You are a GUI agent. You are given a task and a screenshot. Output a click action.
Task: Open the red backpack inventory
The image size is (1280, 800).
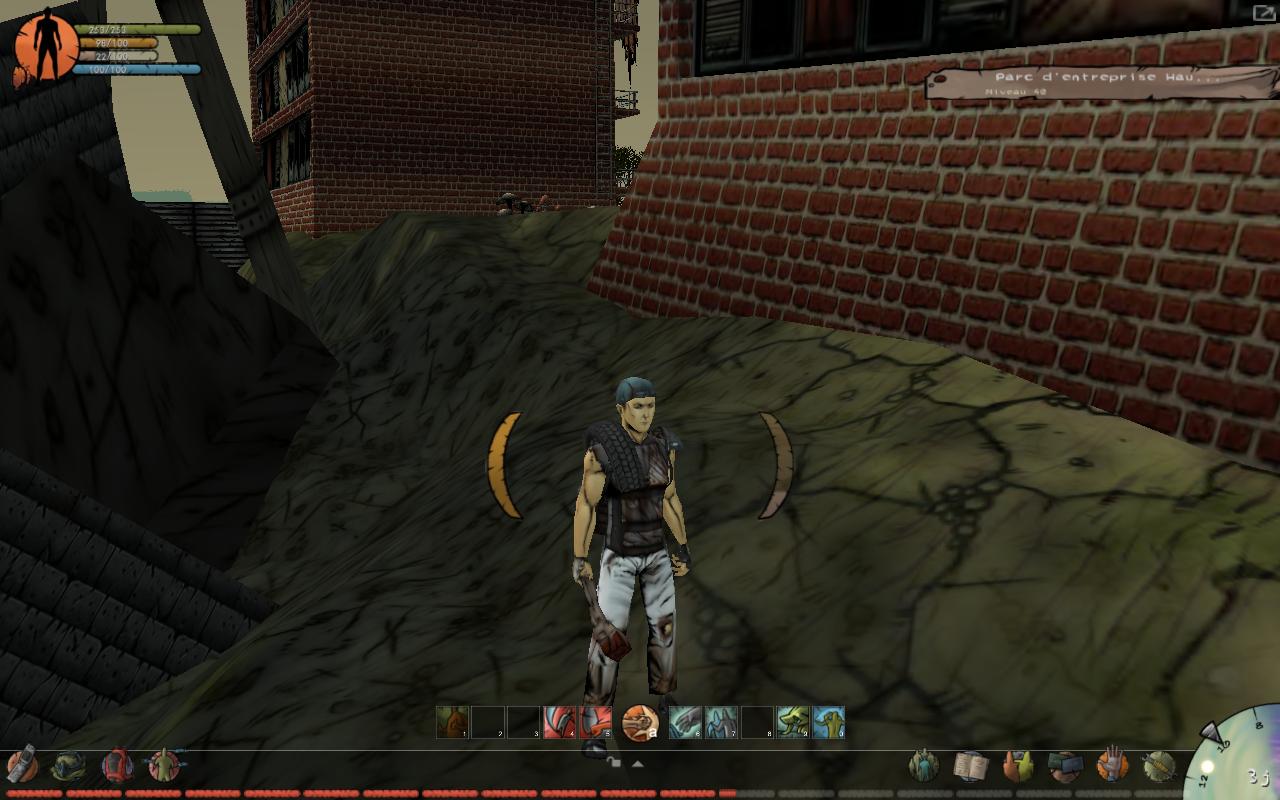(117, 766)
